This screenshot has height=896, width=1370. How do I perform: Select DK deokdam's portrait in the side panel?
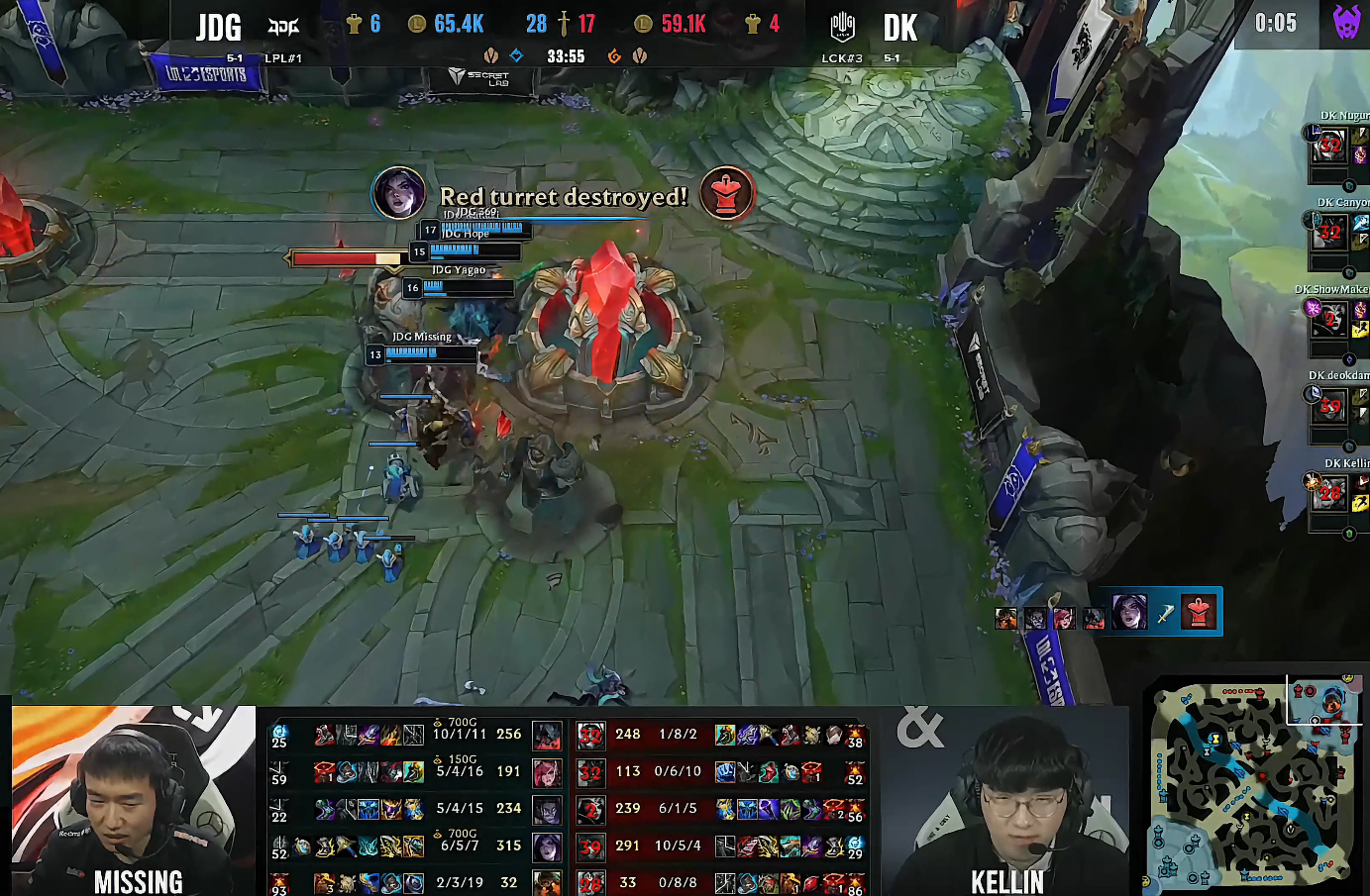coord(1329,407)
